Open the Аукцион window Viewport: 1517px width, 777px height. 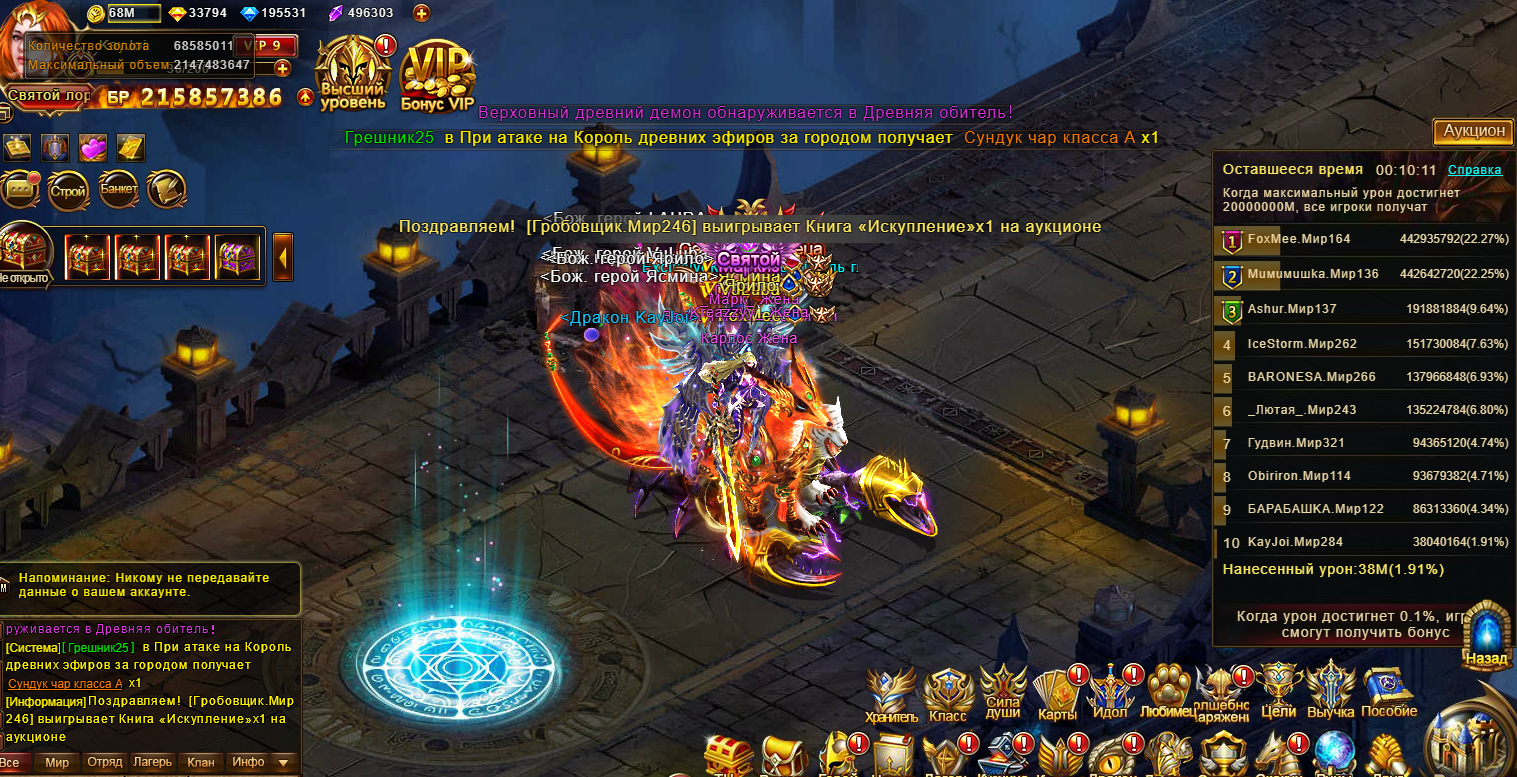tap(1473, 131)
